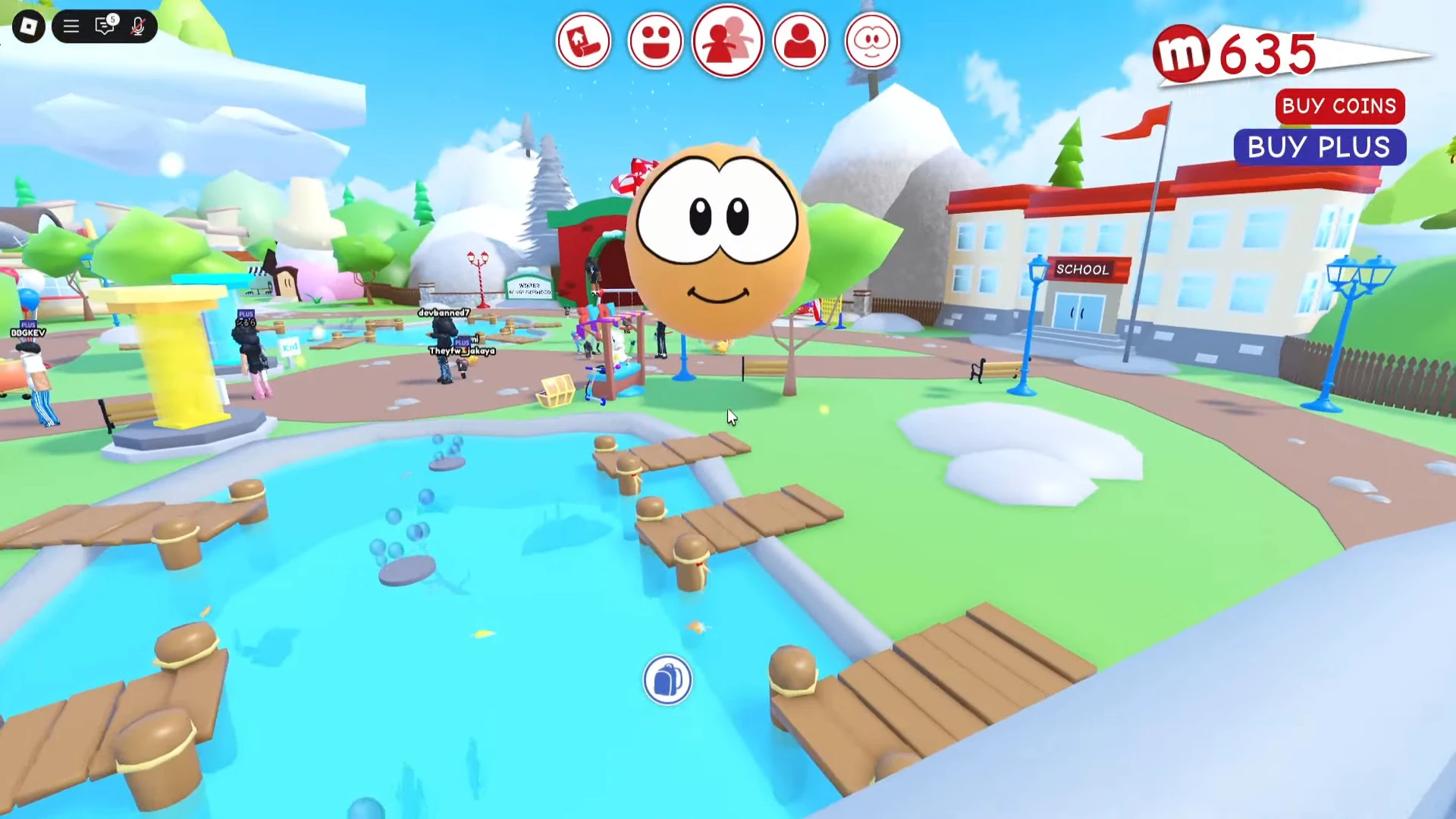
Task: Unmute the crossed-out microphone
Action: pyautogui.click(x=138, y=26)
